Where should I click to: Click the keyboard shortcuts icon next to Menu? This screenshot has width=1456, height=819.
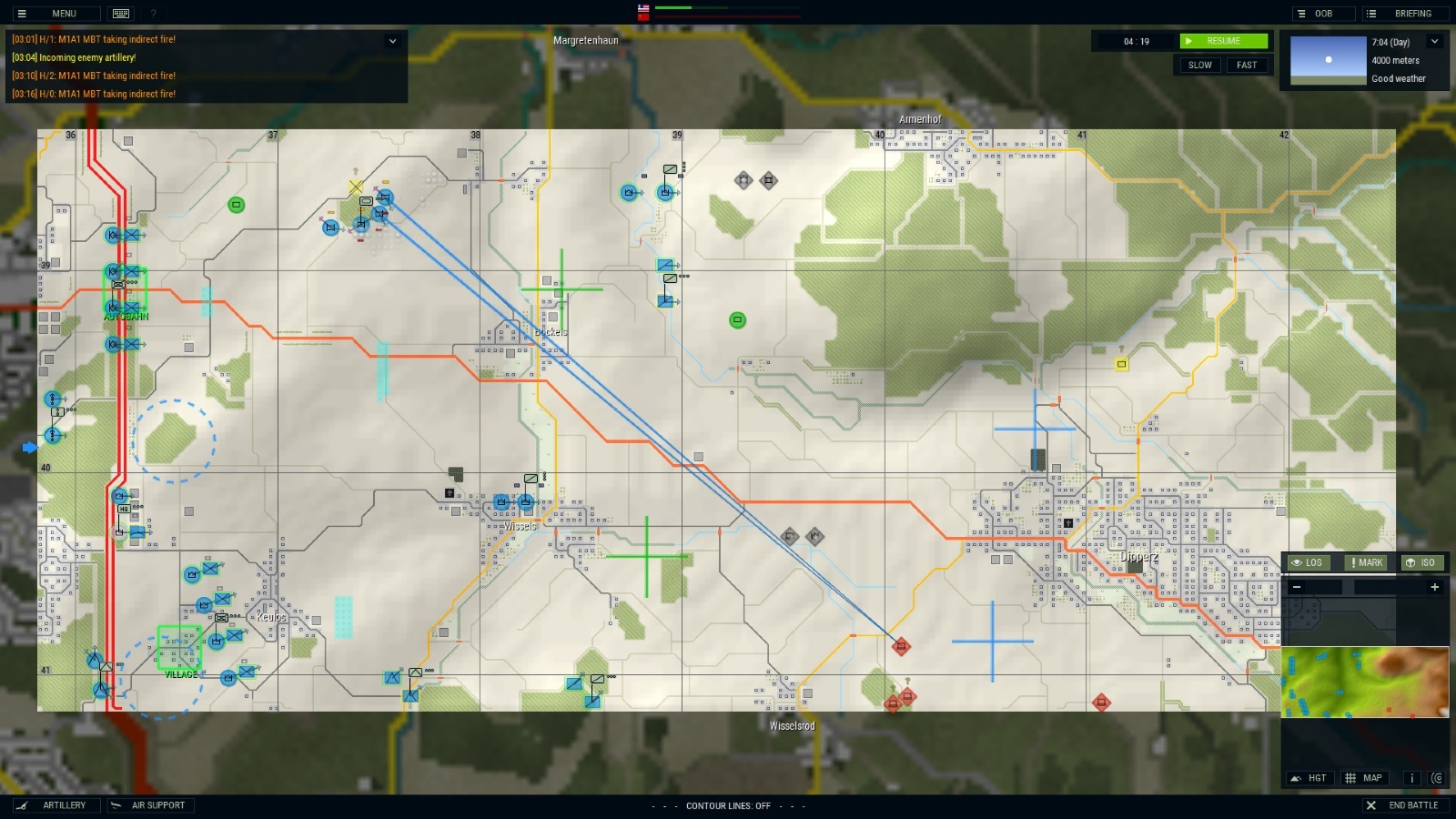pos(121,14)
